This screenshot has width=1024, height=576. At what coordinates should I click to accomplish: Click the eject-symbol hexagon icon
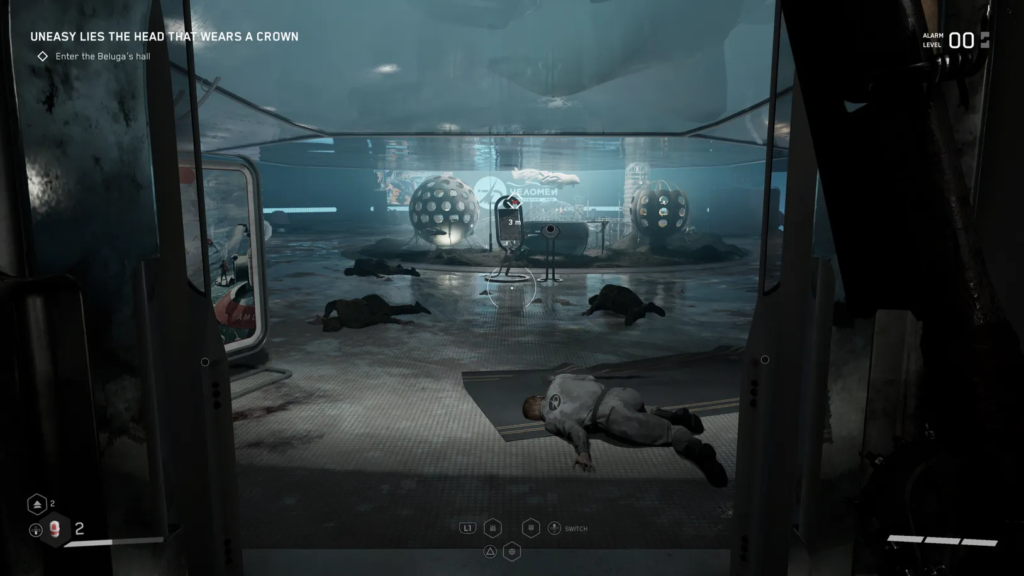35,504
